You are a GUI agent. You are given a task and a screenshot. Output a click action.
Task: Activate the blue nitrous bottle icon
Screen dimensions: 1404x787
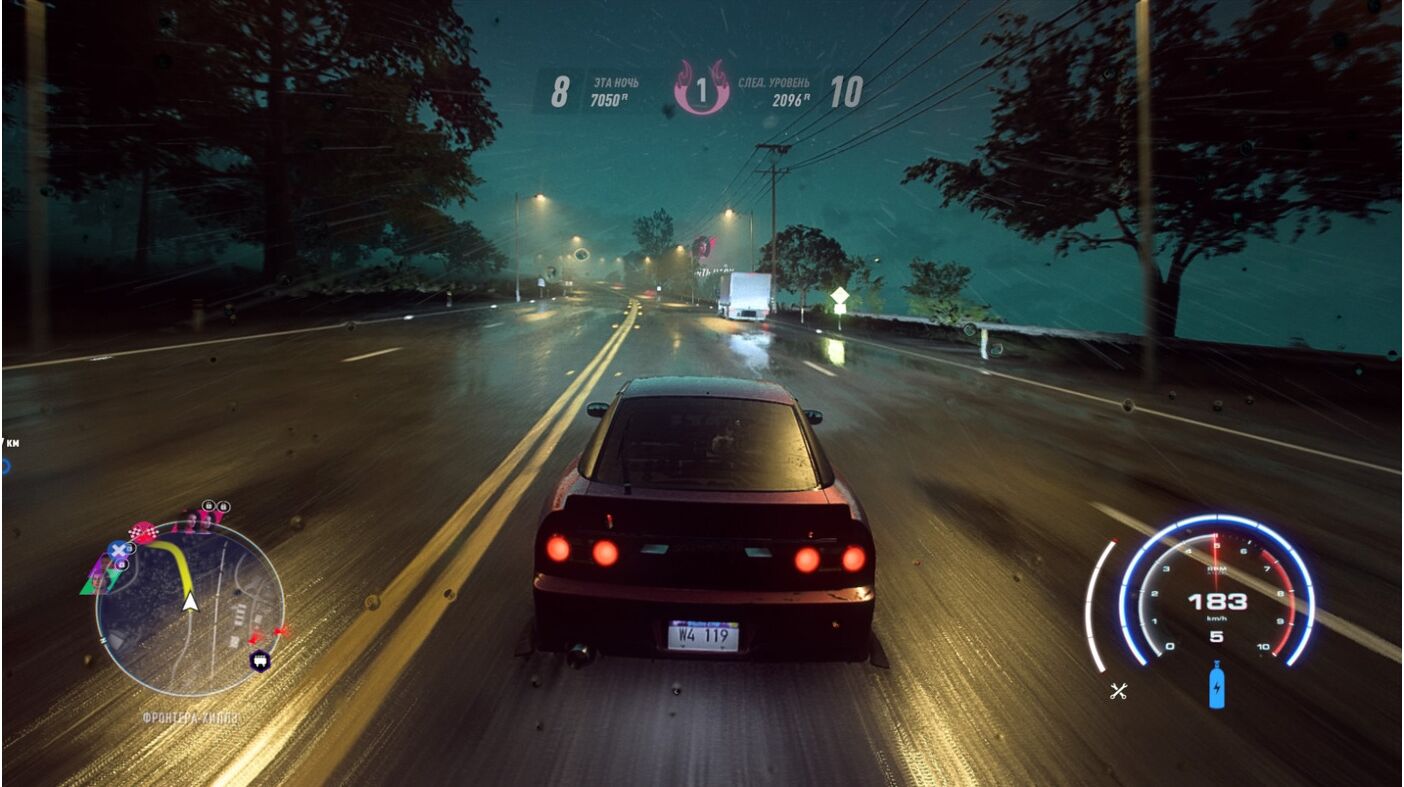pyautogui.click(x=1216, y=686)
